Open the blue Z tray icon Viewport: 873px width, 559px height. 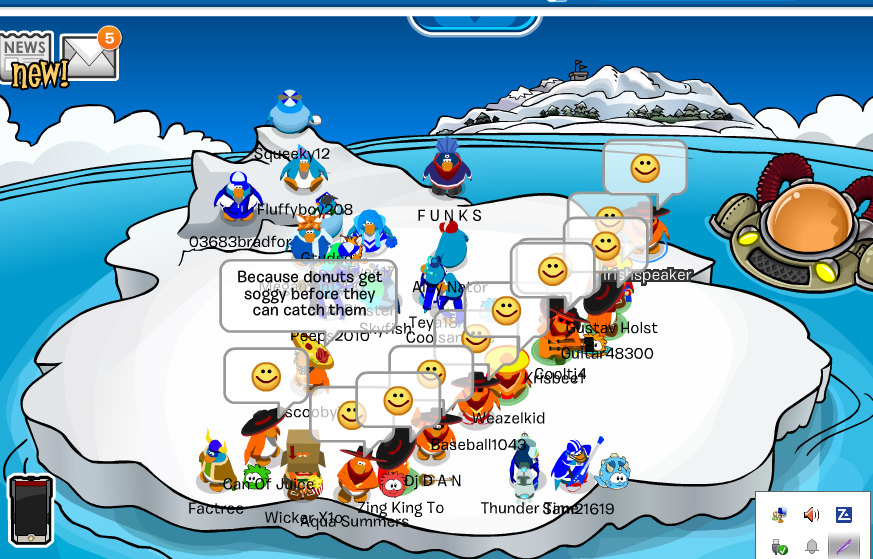[x=843, y=515]
